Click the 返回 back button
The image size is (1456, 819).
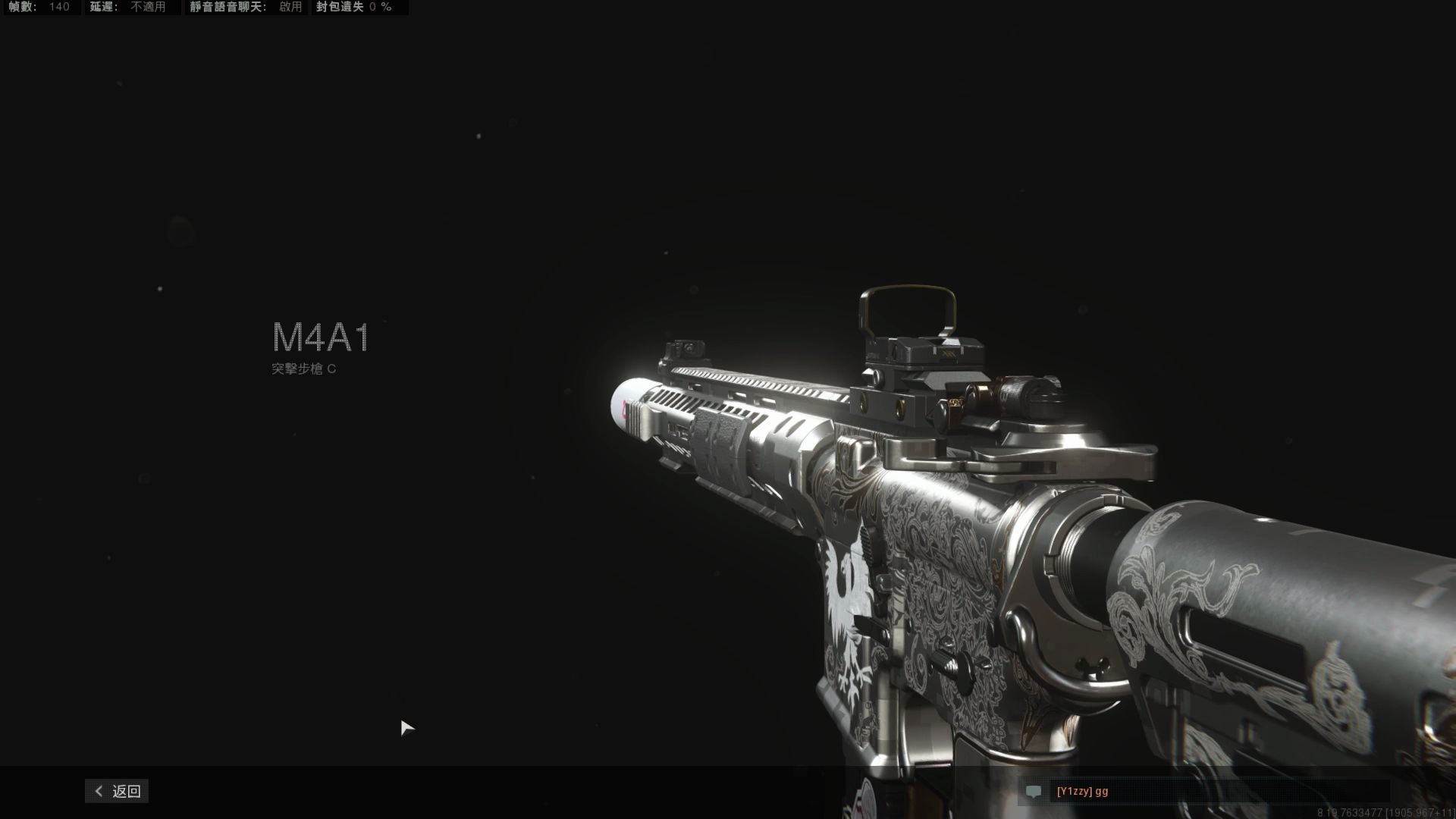(118, 791)
